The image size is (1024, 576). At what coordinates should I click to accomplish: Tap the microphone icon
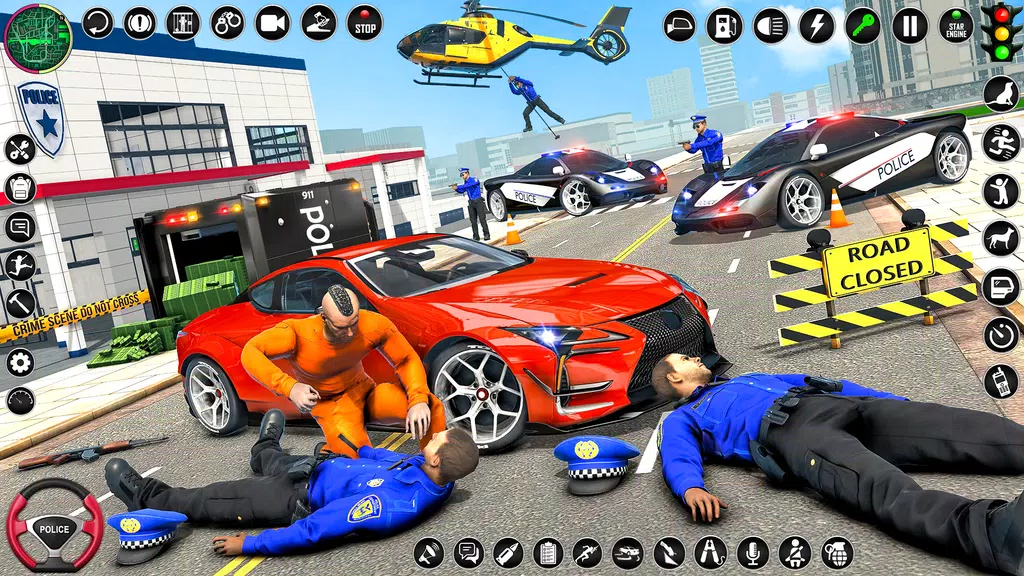[752, 552]
